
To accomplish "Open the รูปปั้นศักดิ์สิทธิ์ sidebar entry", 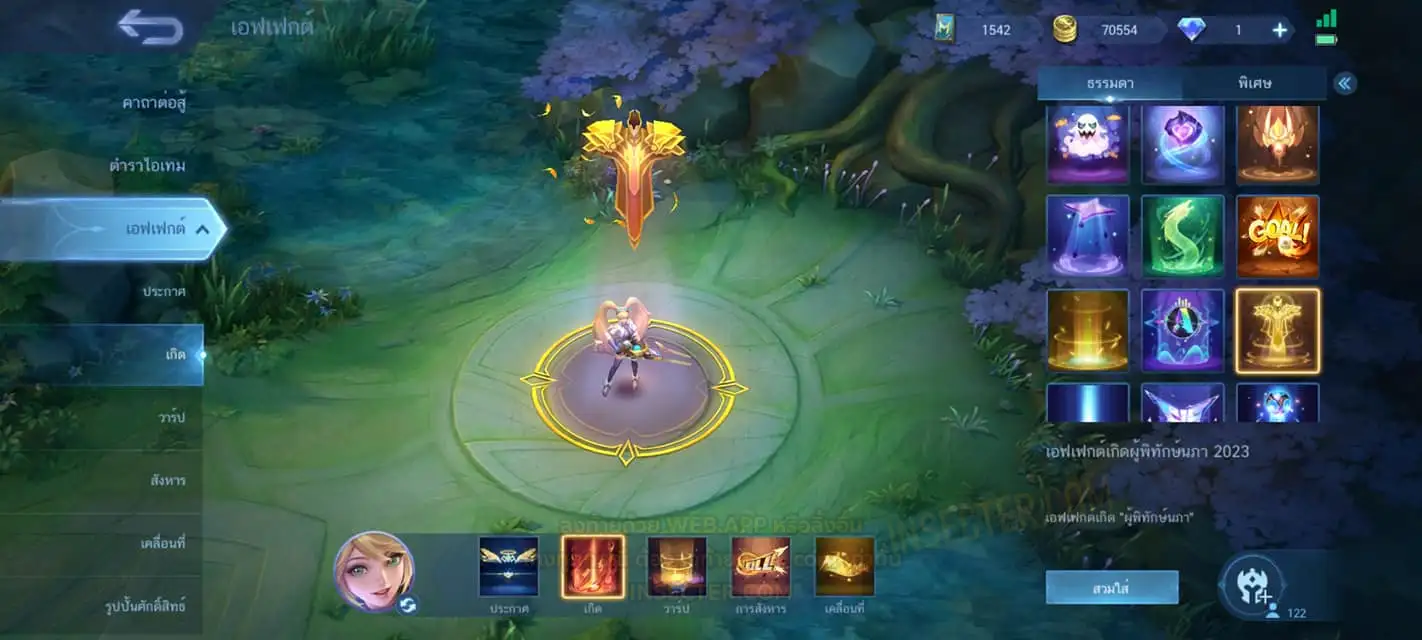I will (145, 606).
